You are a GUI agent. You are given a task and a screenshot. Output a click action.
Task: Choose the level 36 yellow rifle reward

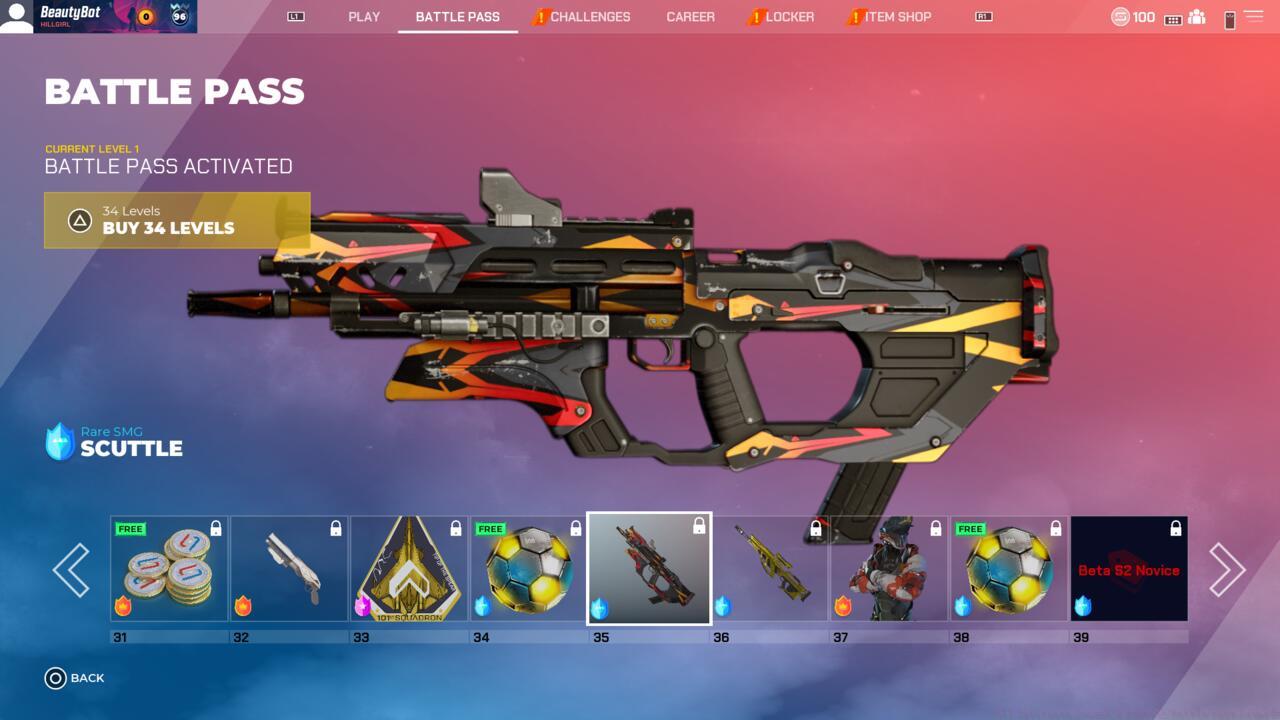[769, 569]
